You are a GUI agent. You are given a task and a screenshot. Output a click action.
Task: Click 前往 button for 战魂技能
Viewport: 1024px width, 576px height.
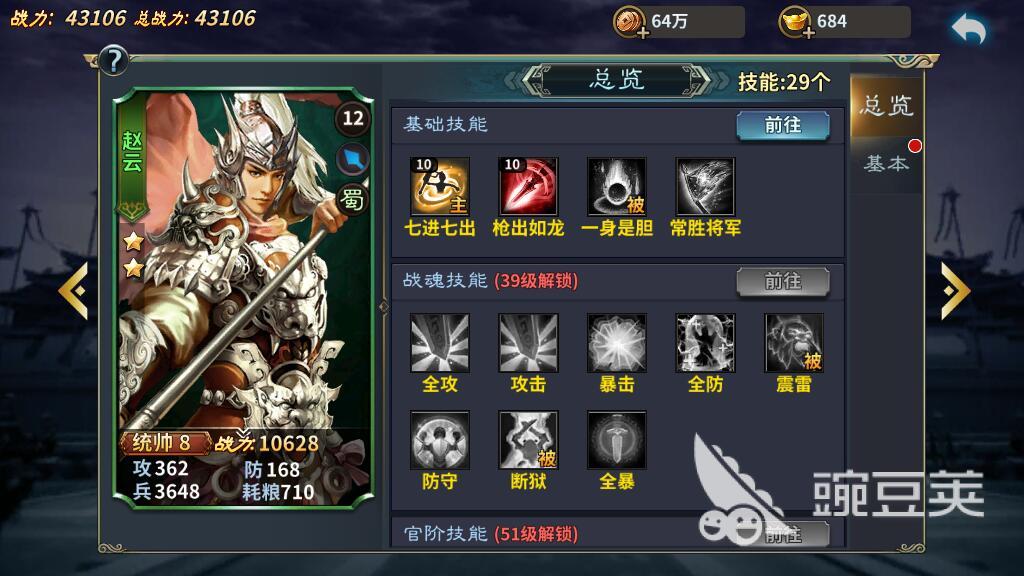783,281
